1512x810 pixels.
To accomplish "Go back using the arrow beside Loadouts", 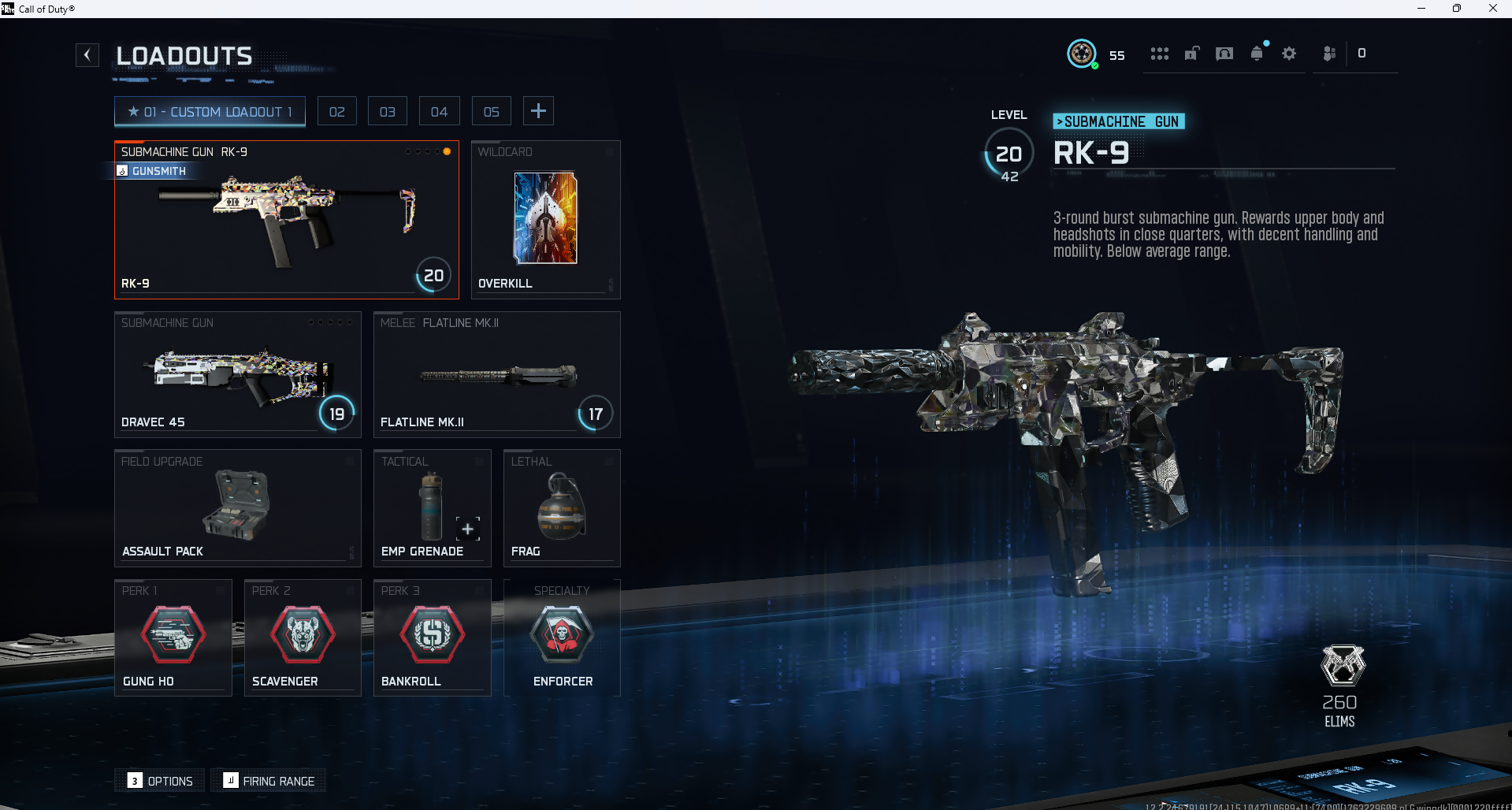I will pyautogui.click(x=87, y=55).
